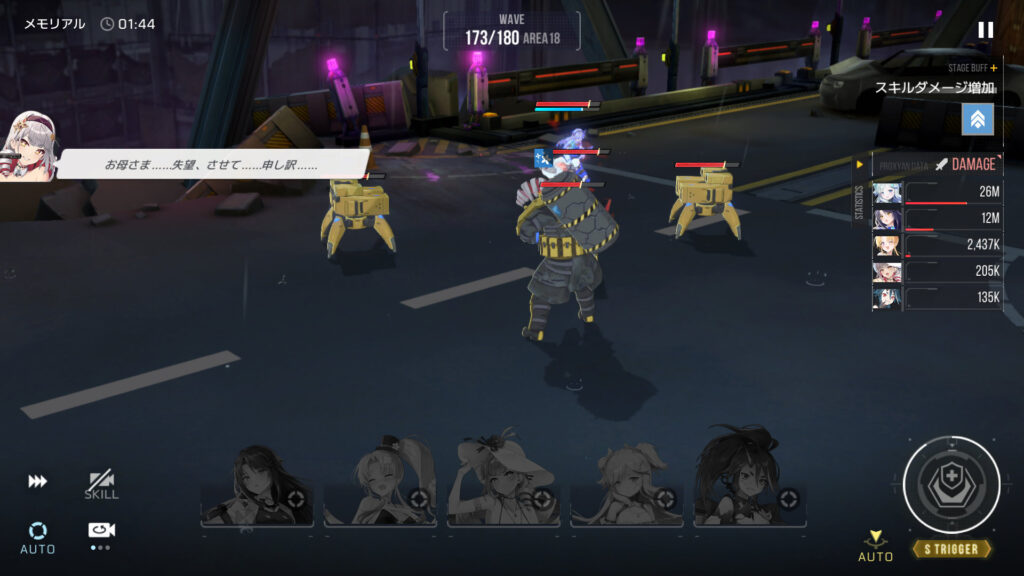Collapse the Statistics side panel
This screenshot has height=576, width=1024.
coord(859,164)
